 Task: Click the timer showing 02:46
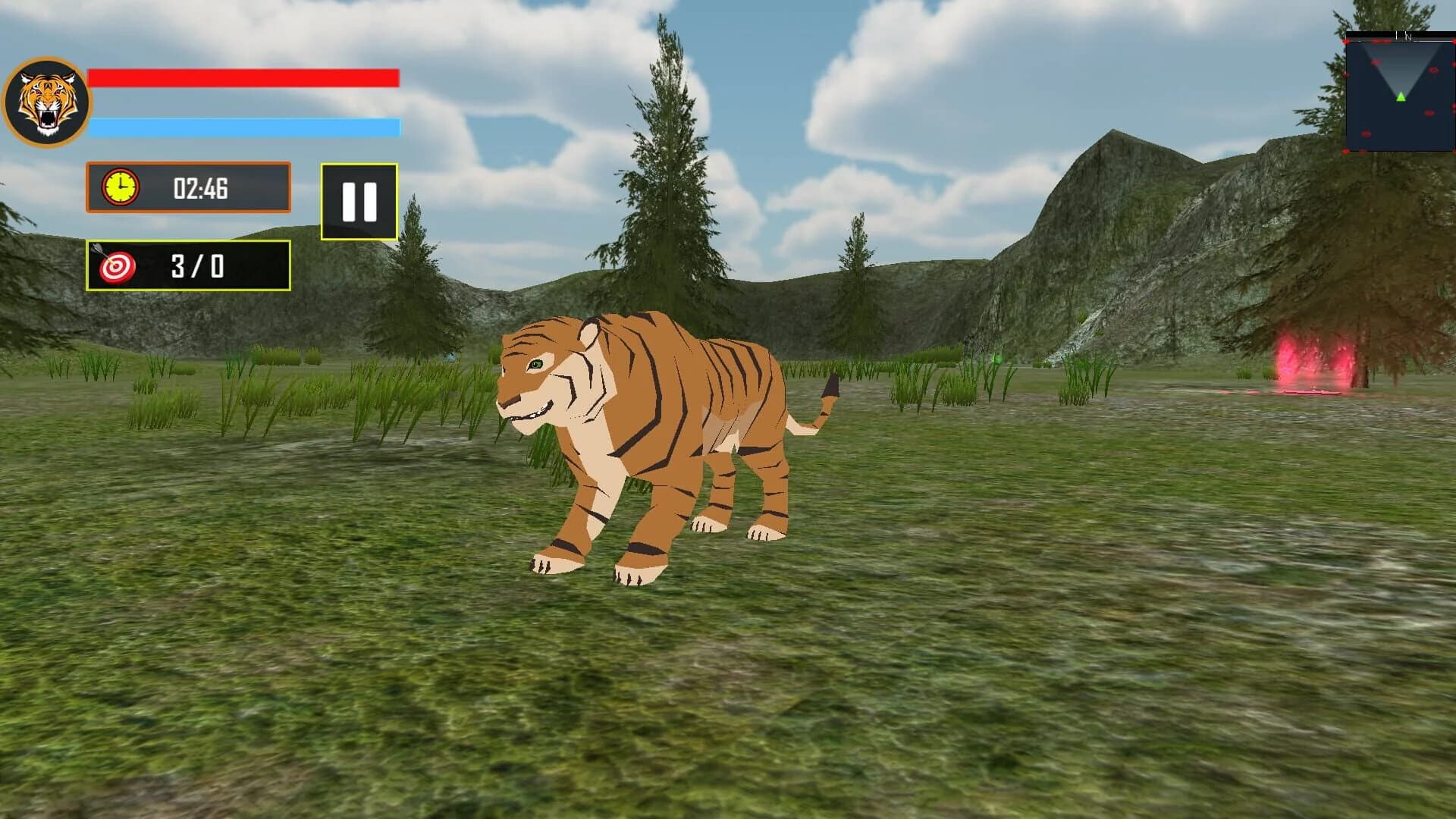point(201,190)
